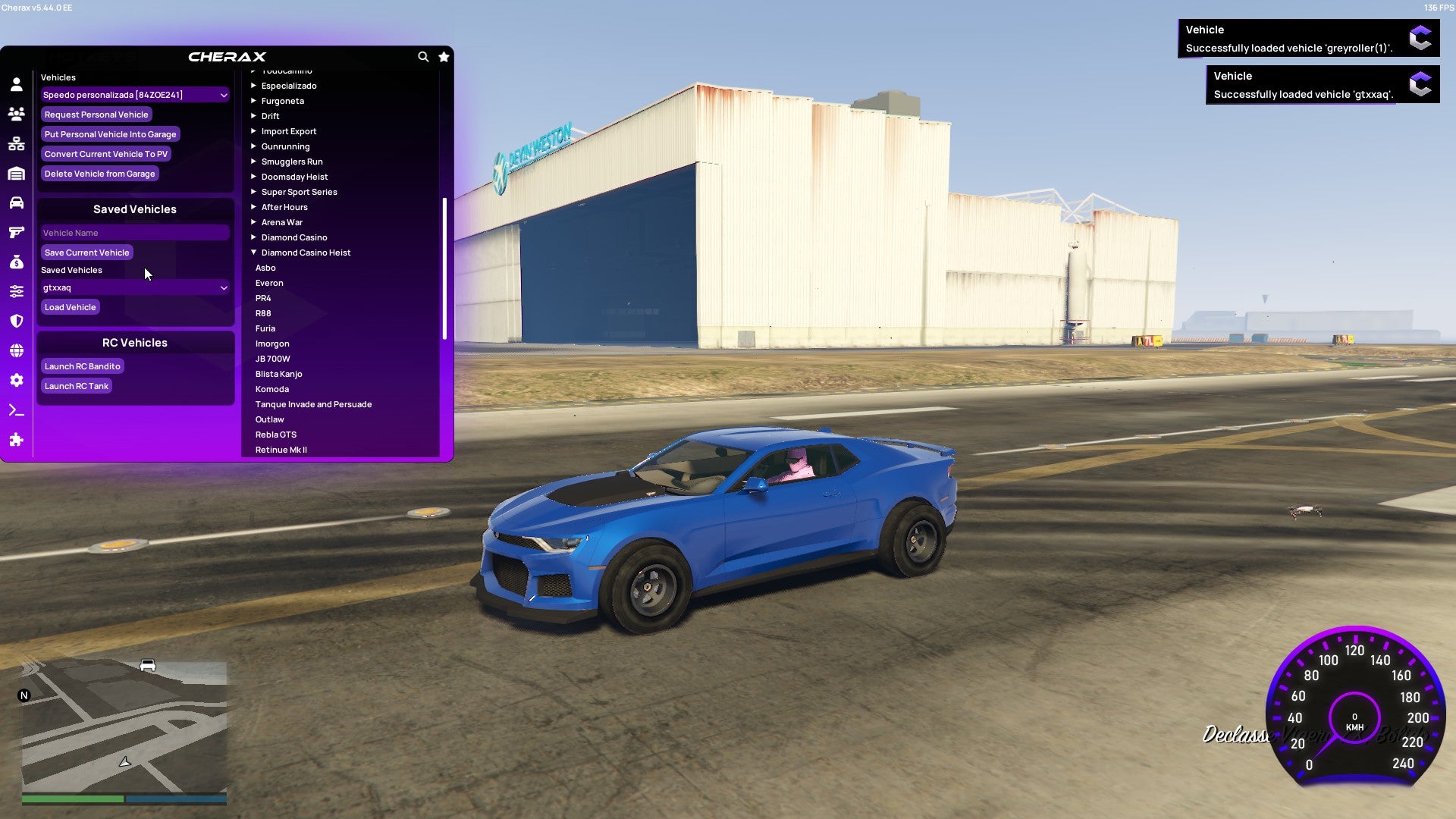Select Furia from the vehicle list
Viewport: 1456px width, 819px height.
(x=265, y=328)
